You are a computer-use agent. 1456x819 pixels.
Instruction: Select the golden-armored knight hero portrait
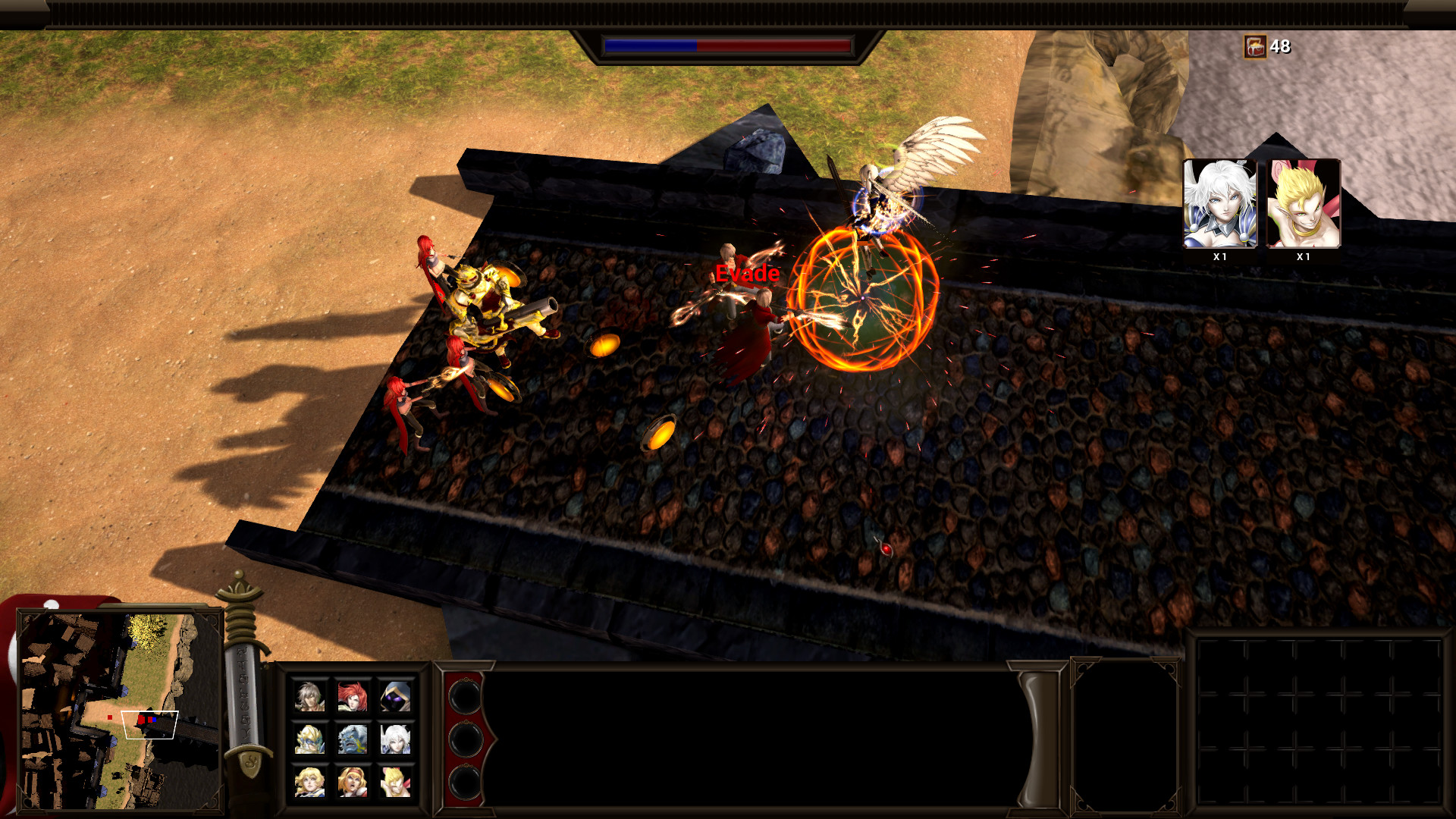309,740
